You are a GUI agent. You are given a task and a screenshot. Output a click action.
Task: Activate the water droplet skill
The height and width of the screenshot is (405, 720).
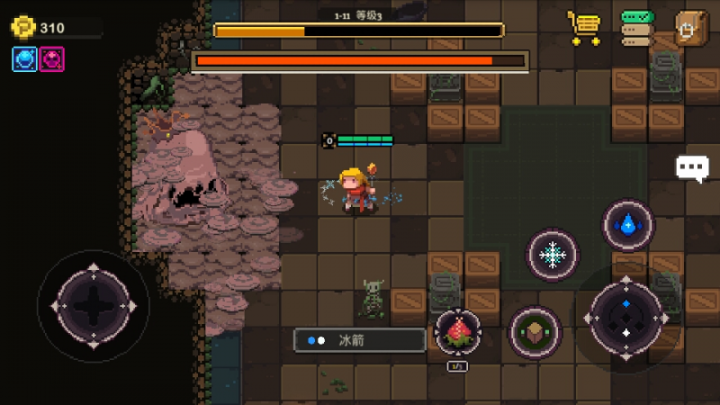(628, 225)
